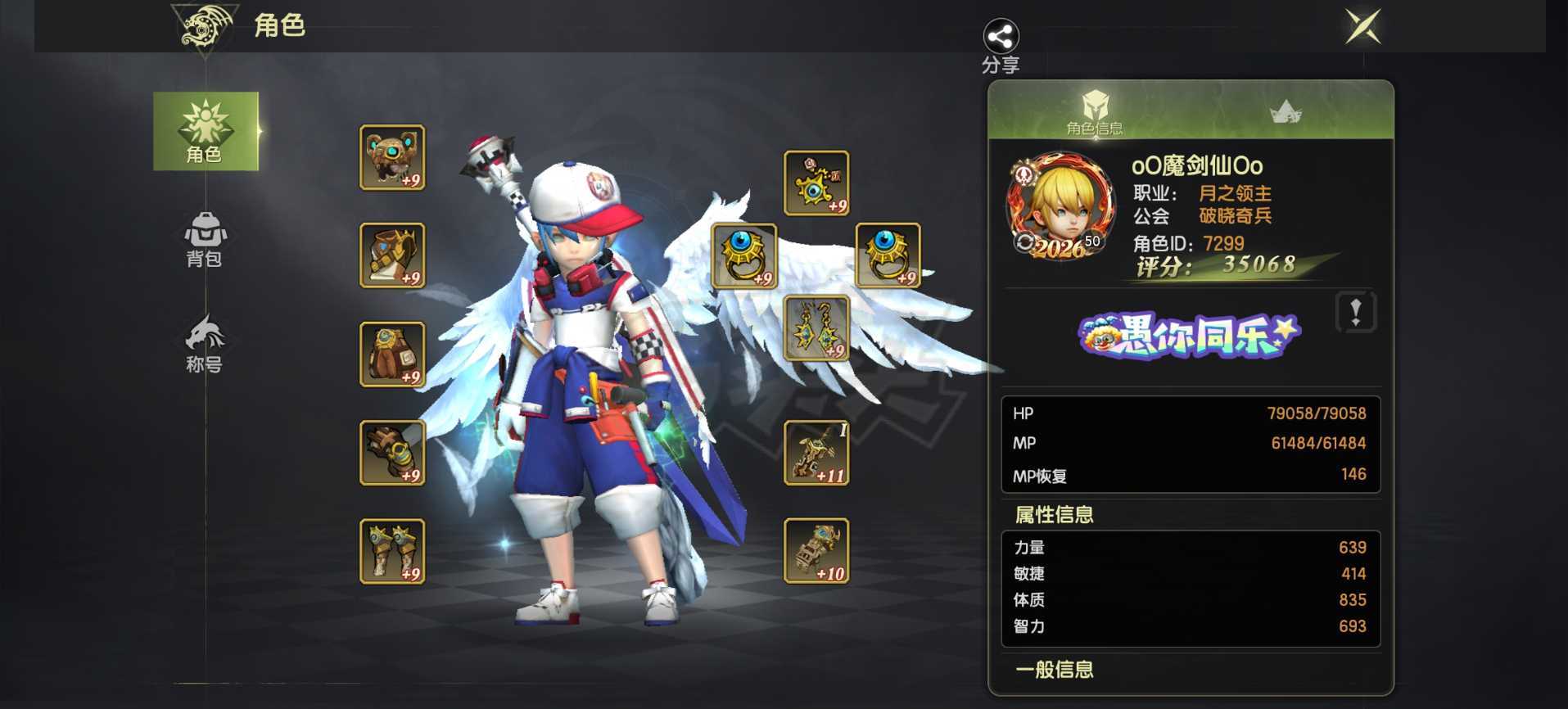Click the exclamation mark info button
Viewport: 1568px width, 709px height.
[1356, 312]
